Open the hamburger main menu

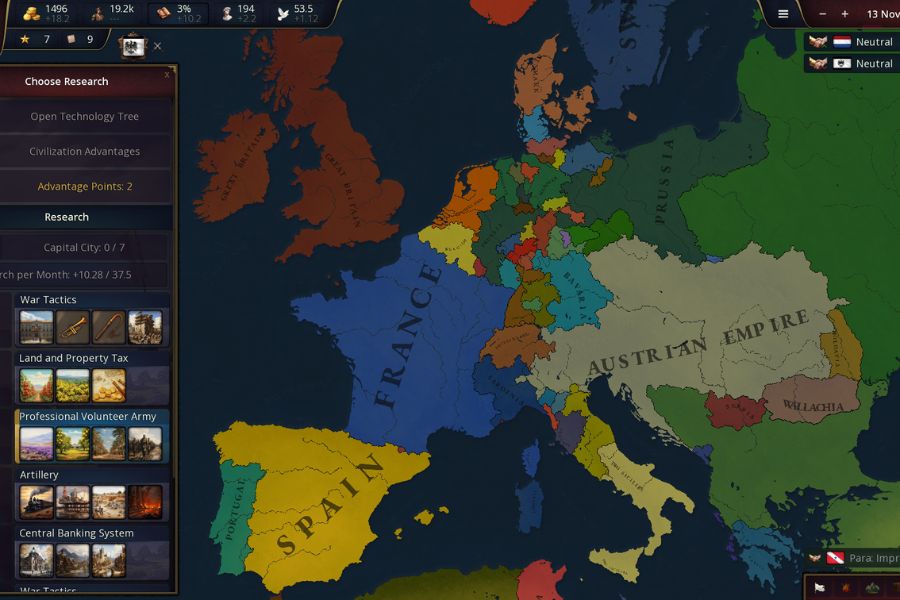[x=783, y=14]
